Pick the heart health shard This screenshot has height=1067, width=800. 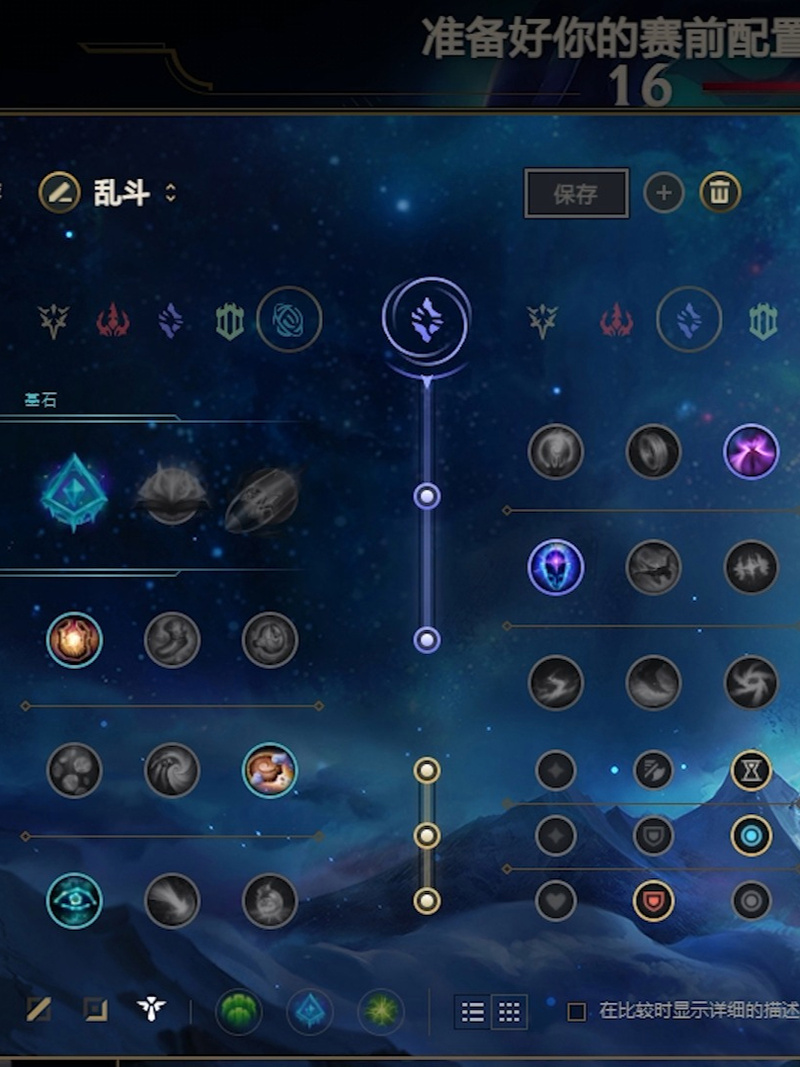pos(555,901)
